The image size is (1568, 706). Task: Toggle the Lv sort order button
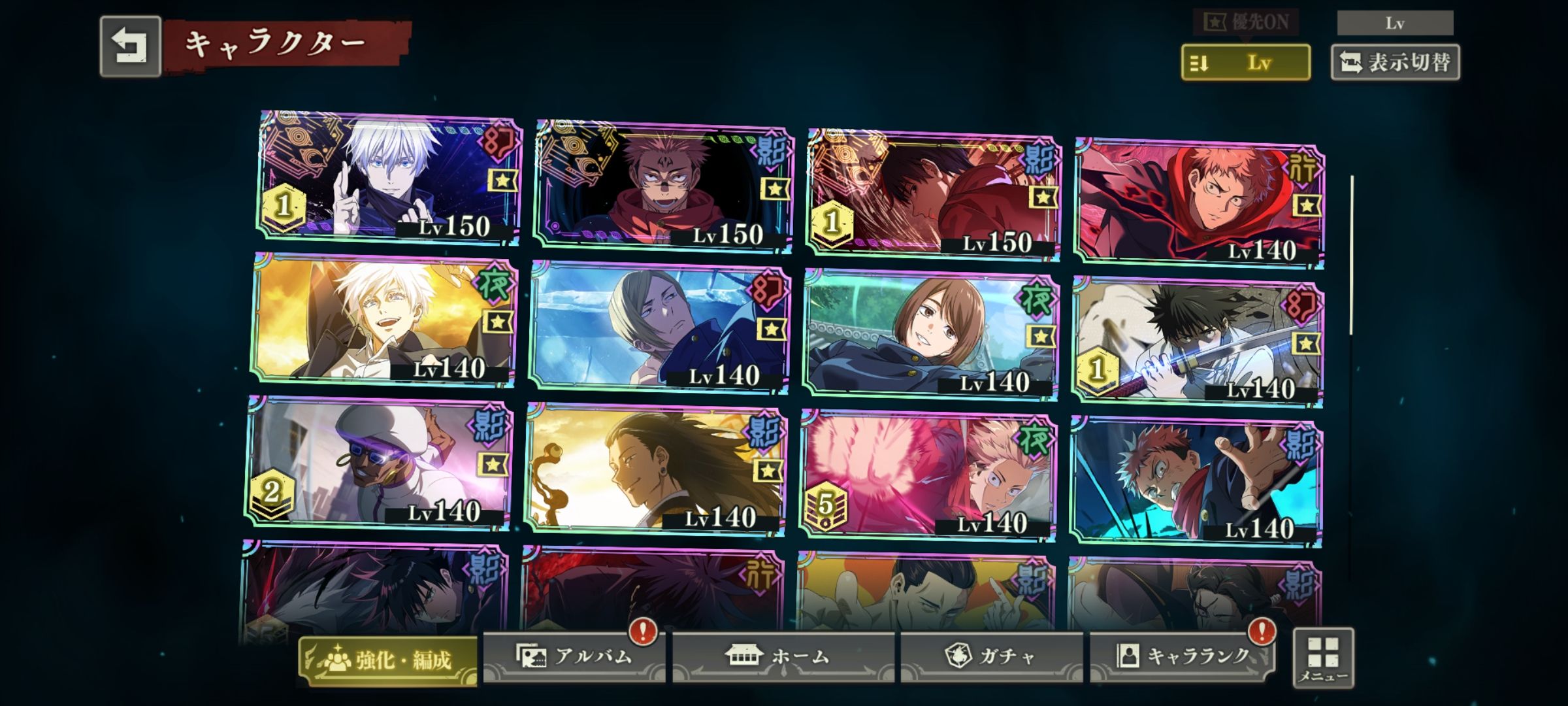coord(1245,63)
